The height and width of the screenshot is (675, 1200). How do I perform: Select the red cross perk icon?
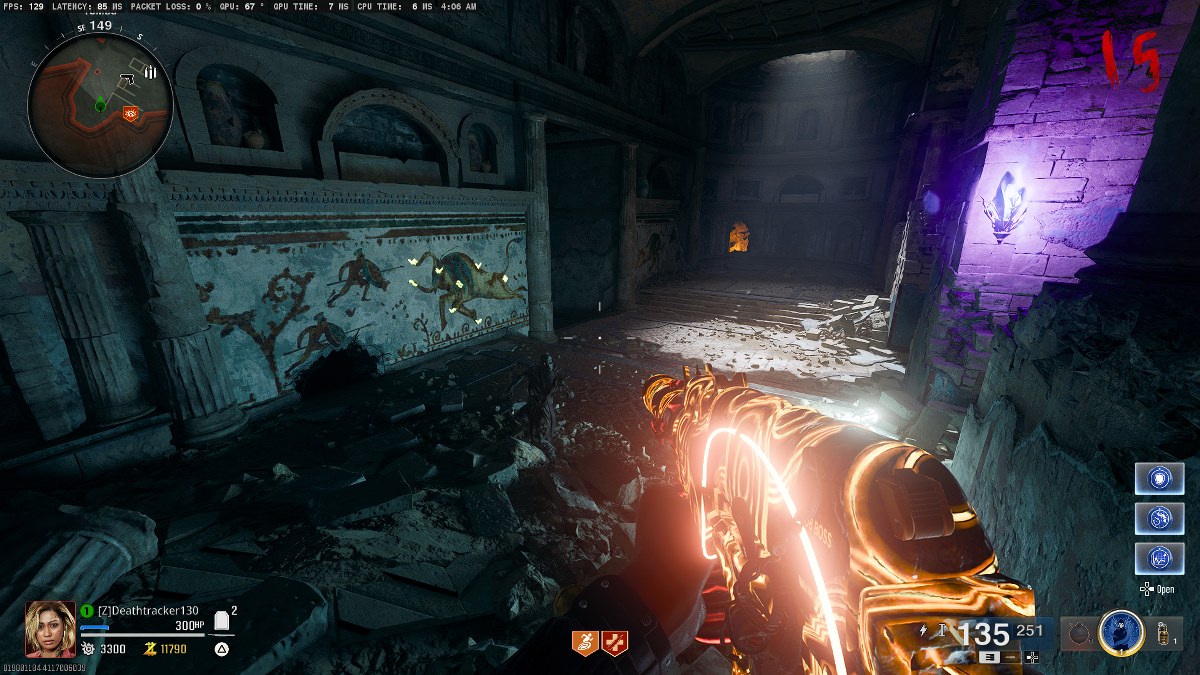click(x=614, y=643)
